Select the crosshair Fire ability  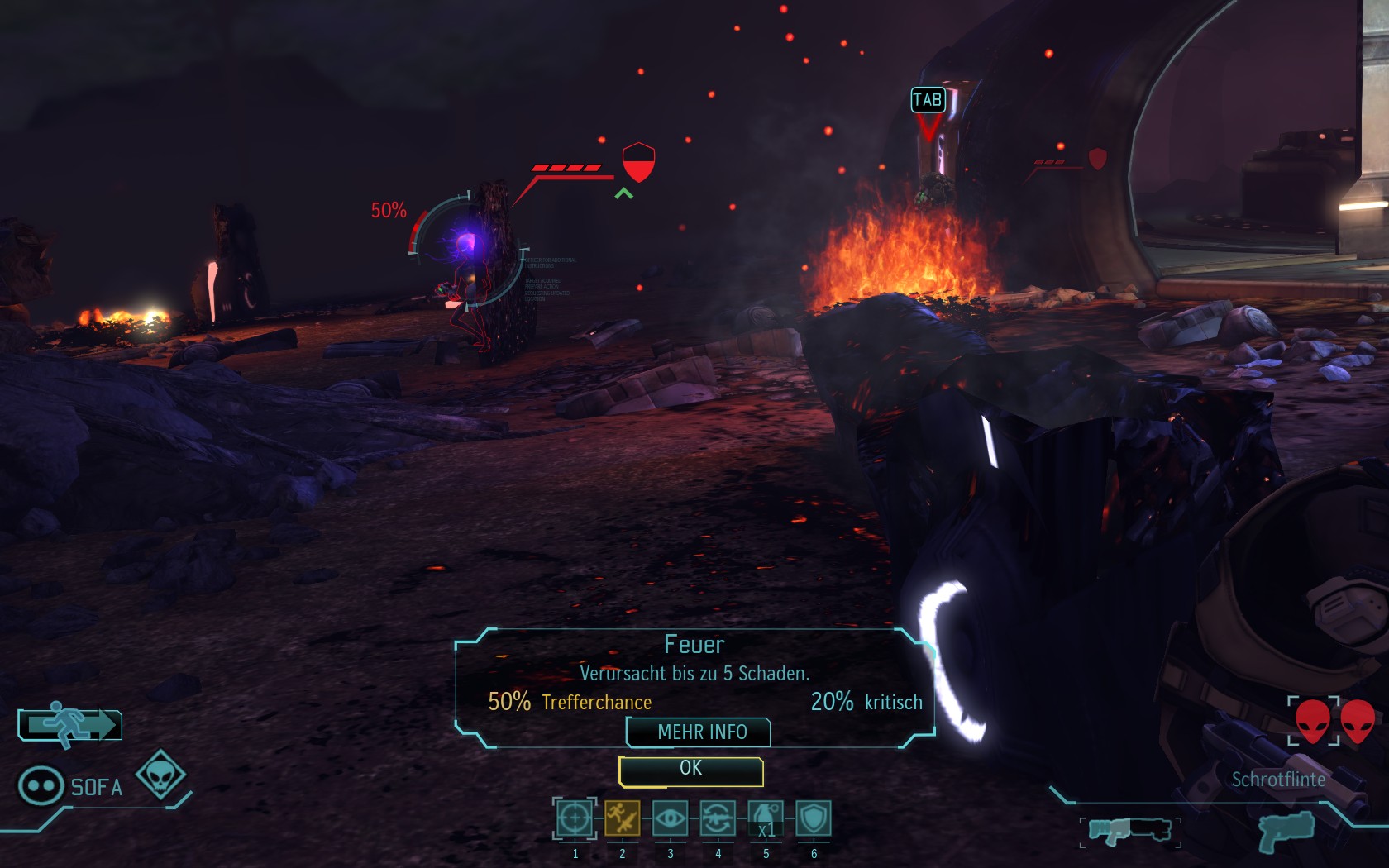click(x=575, y=818)
